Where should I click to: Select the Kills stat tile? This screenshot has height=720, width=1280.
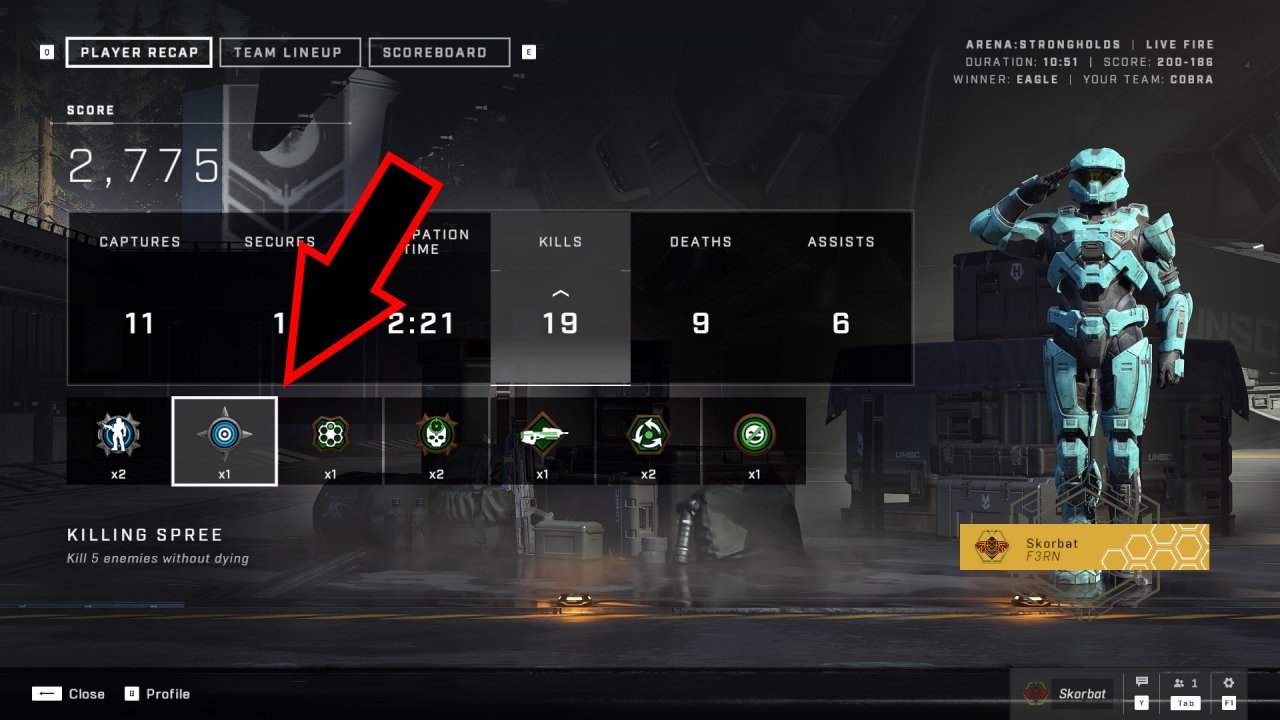(560, 297)
